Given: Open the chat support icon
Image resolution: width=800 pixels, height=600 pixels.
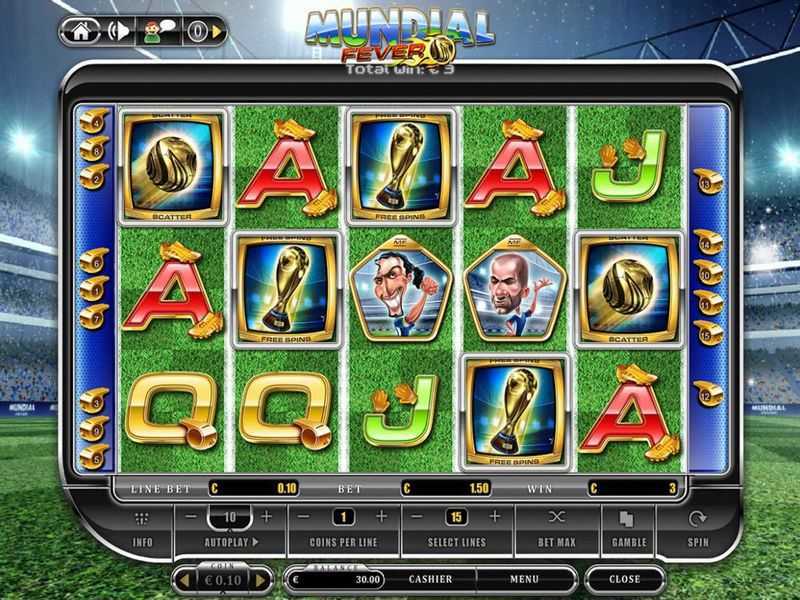Looking at the screenshot, I should click(158, 31).
